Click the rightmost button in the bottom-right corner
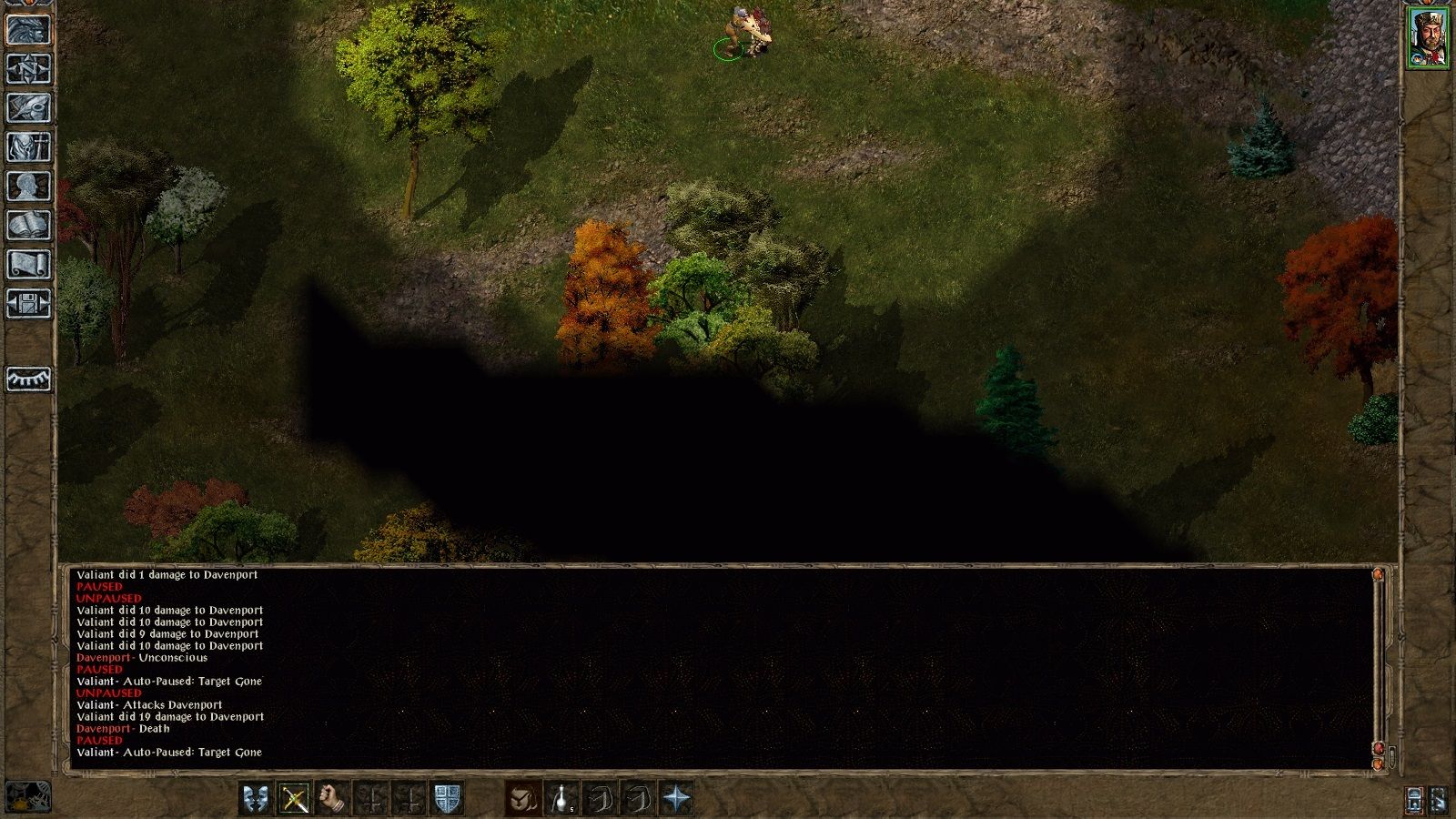 pos(1440,799)
